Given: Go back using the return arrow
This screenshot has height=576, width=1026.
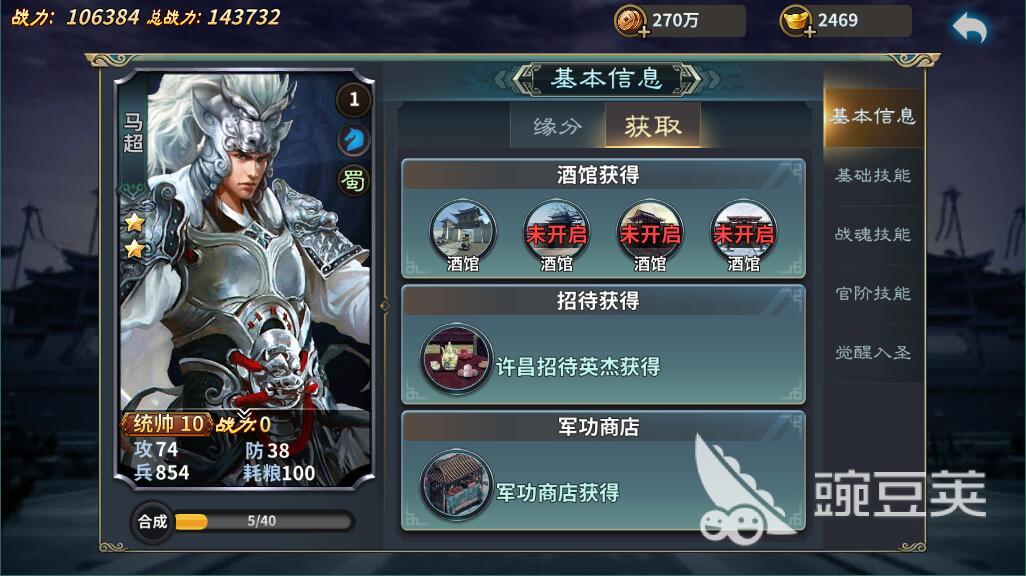Looking at the screenshot, I should point(968,29).
